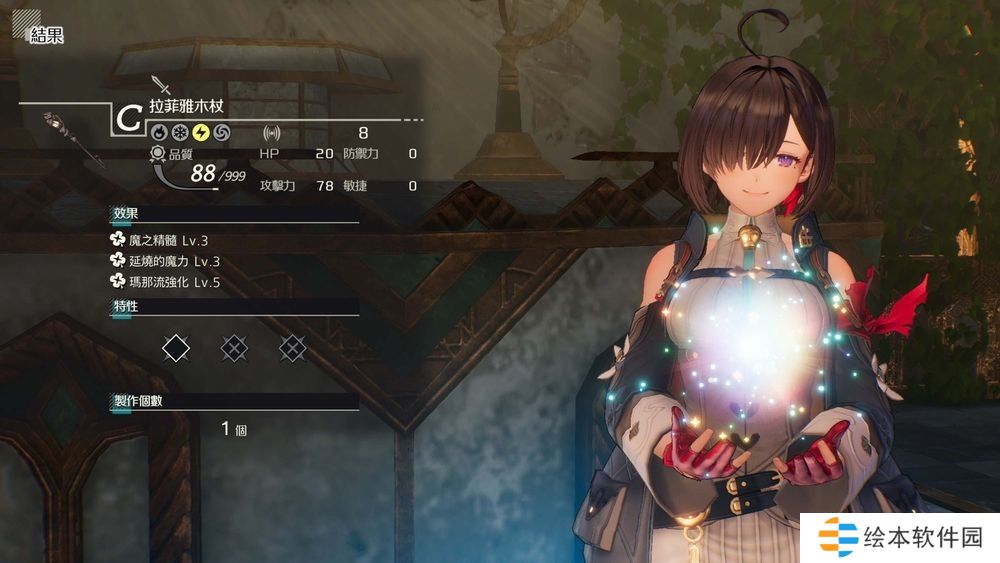Screen dimensions: 1000x563
Task: Select the open diamond trait slot
Action: point(176,348)
